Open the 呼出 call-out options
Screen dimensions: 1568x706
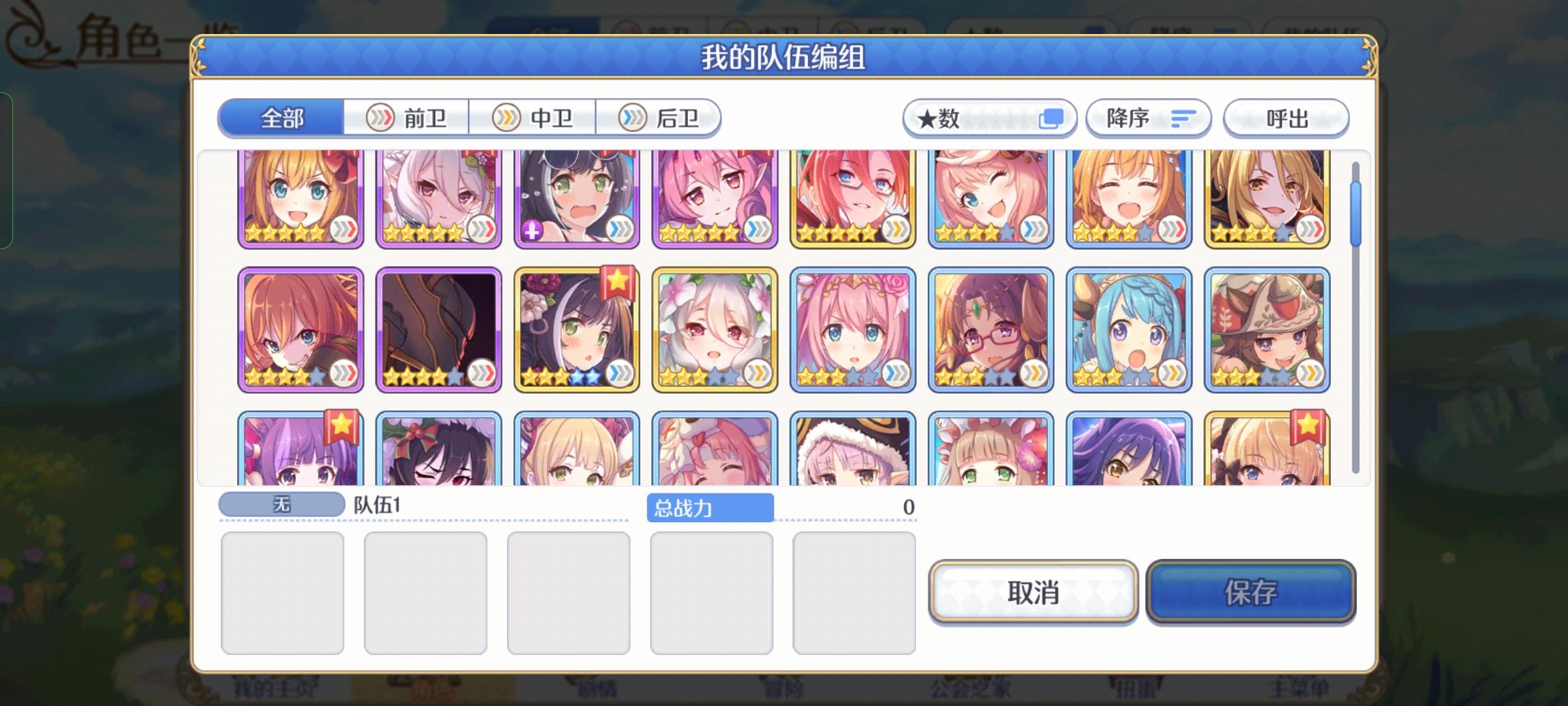click(x=1286, y=118)
